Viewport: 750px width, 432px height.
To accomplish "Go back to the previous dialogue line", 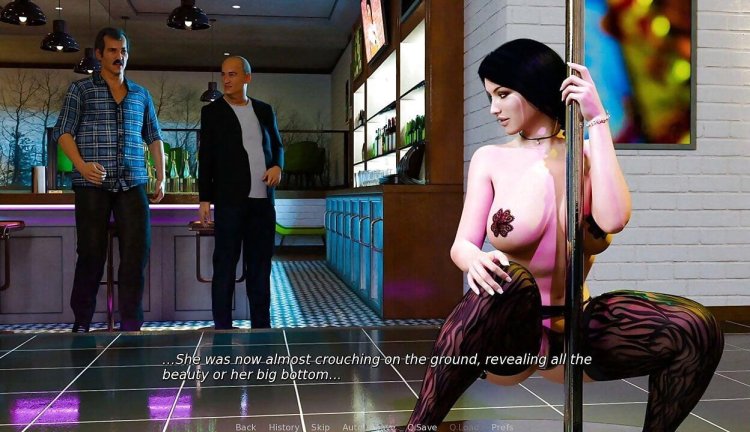I will [x=245, y=427].
